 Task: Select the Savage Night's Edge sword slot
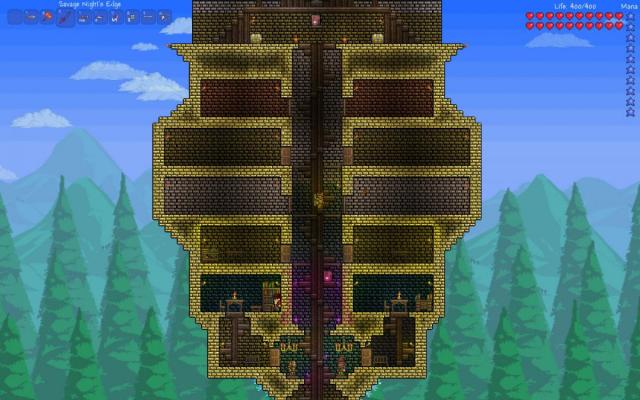pos(66,18)
